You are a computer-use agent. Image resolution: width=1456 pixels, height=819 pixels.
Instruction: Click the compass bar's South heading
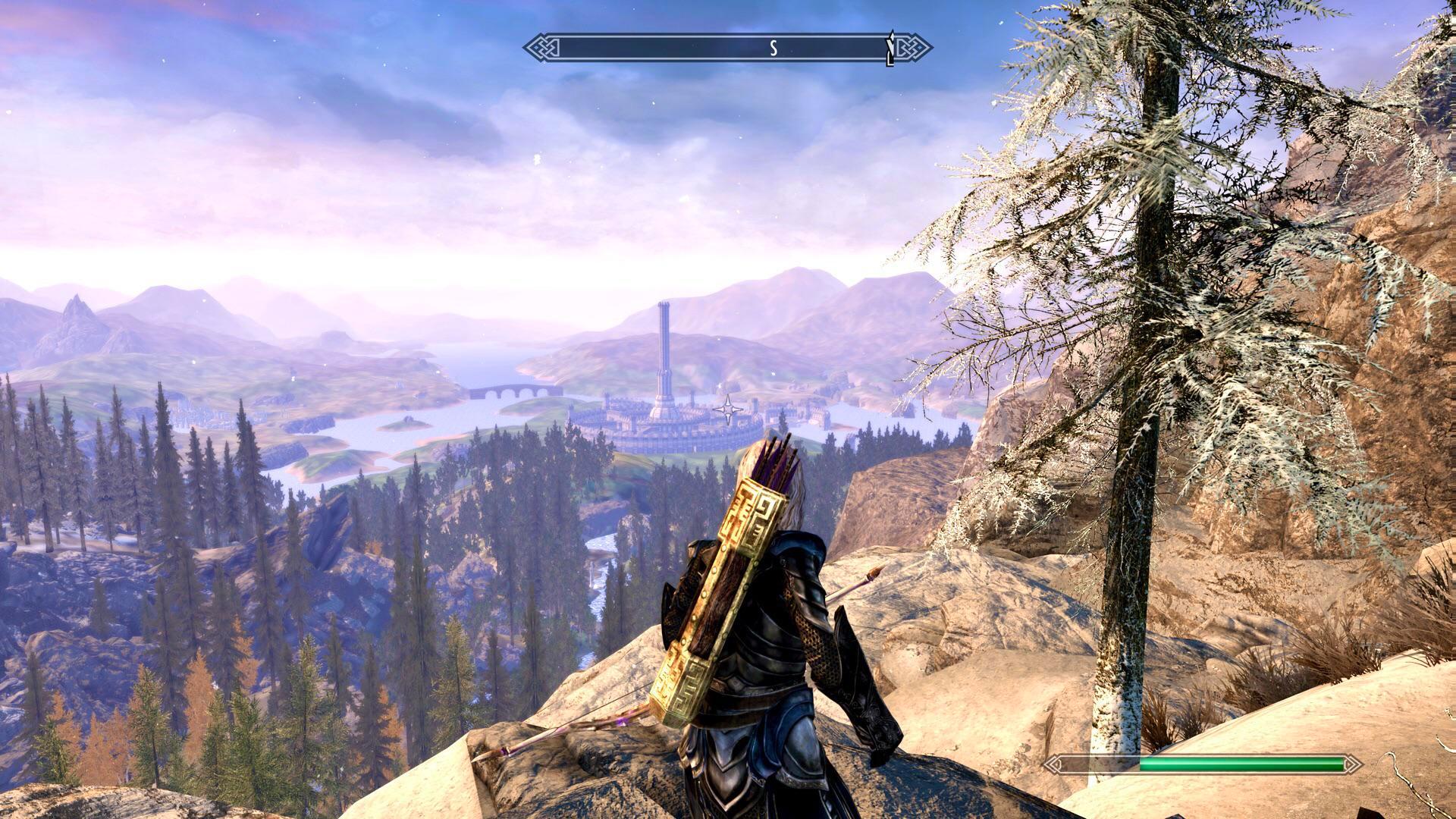(x=773, y=49)
